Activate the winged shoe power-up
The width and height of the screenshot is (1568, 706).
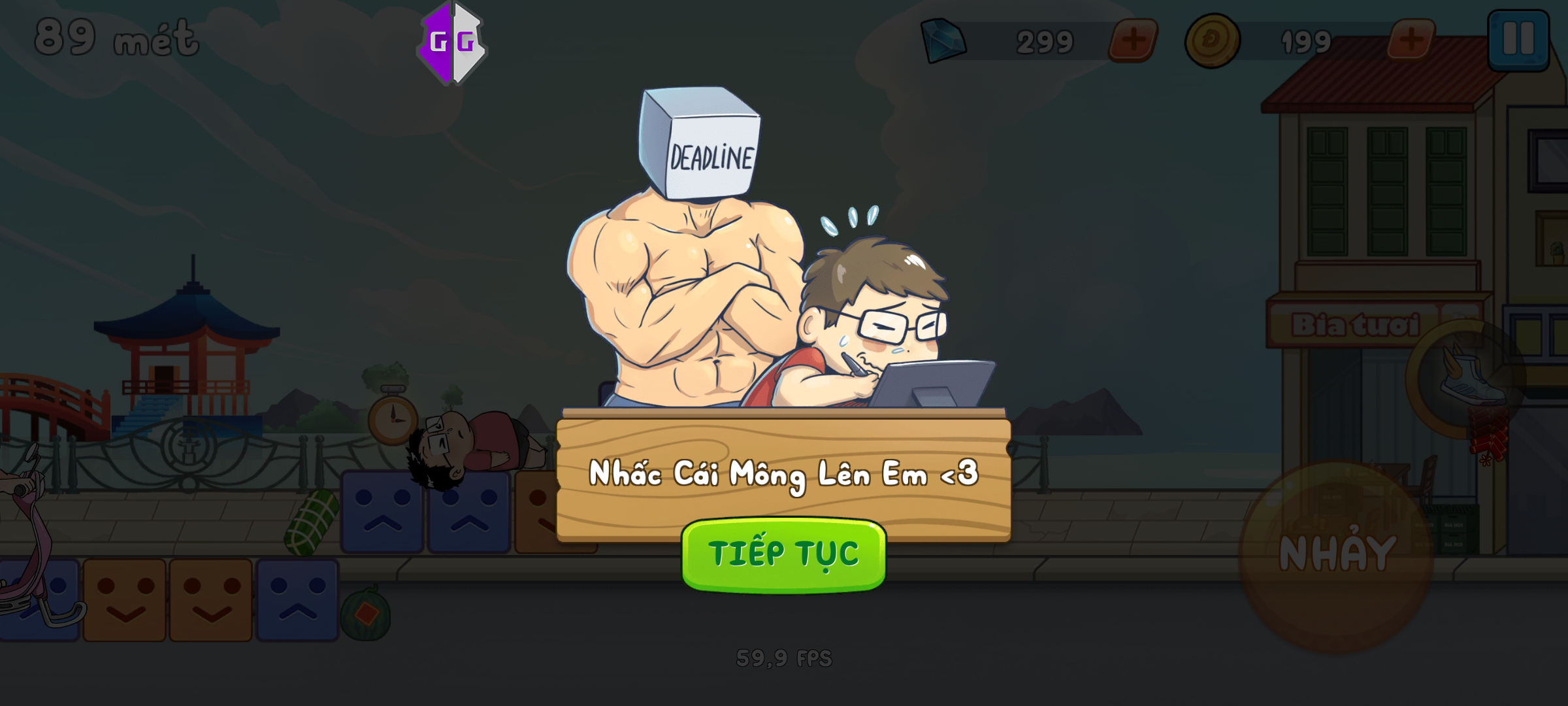(1467, 379)
